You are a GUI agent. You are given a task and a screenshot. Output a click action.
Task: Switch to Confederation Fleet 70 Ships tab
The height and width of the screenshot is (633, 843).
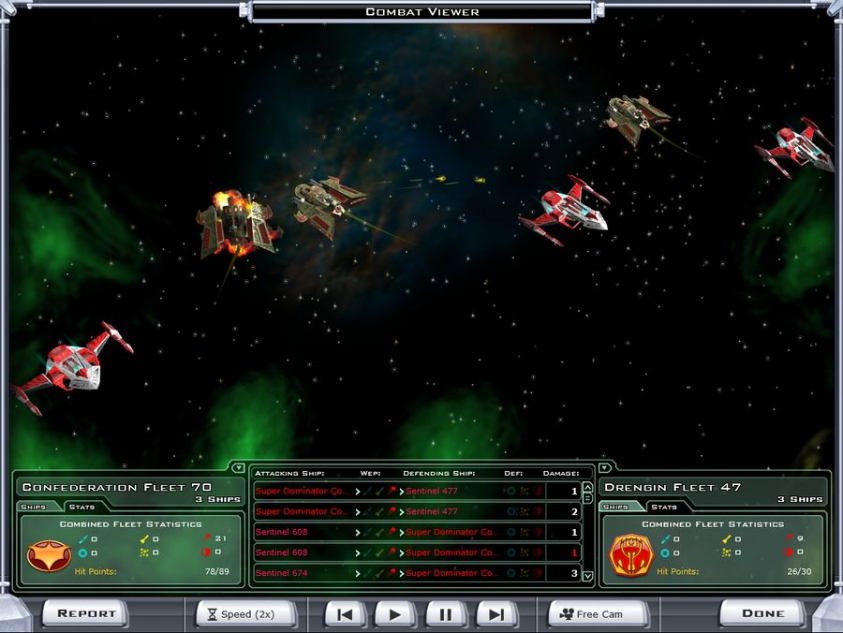(34, 507)
